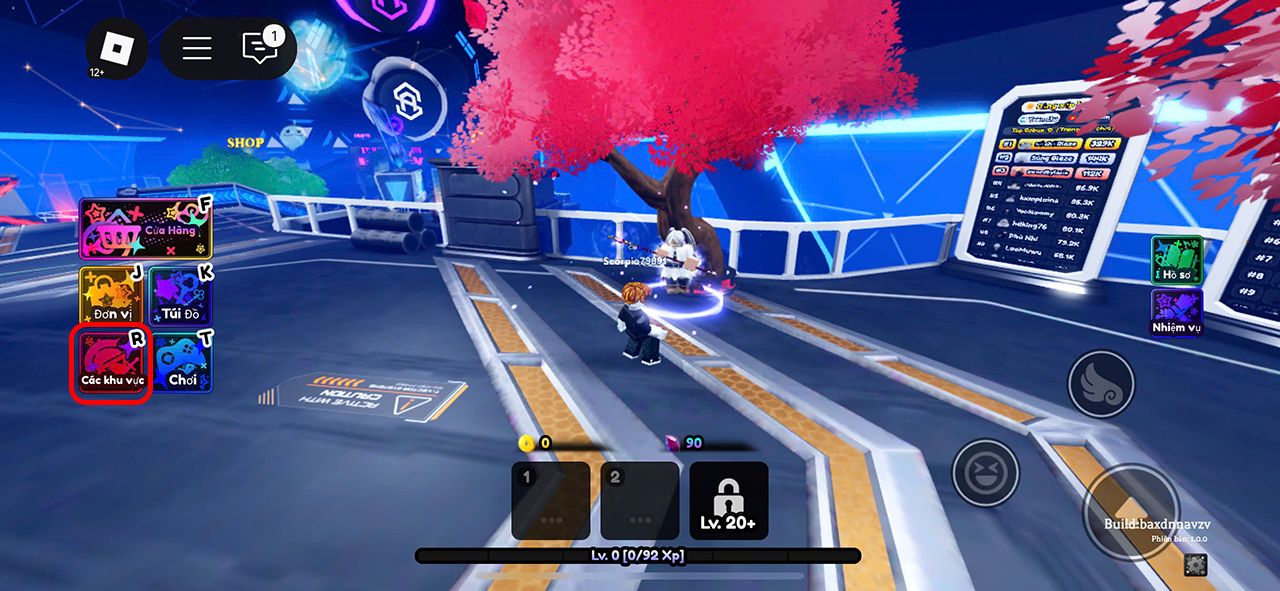
Task: Select the Các khu vực areas button
Action: [111, 364]
